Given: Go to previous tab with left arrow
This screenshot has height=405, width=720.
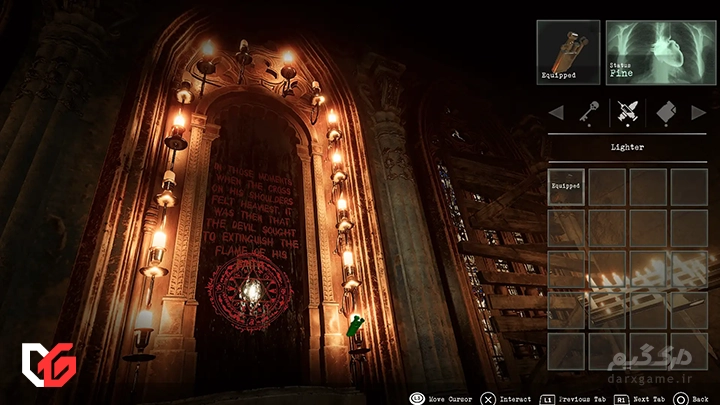Looking at the screenshot, I should click(x=556, y=112).
